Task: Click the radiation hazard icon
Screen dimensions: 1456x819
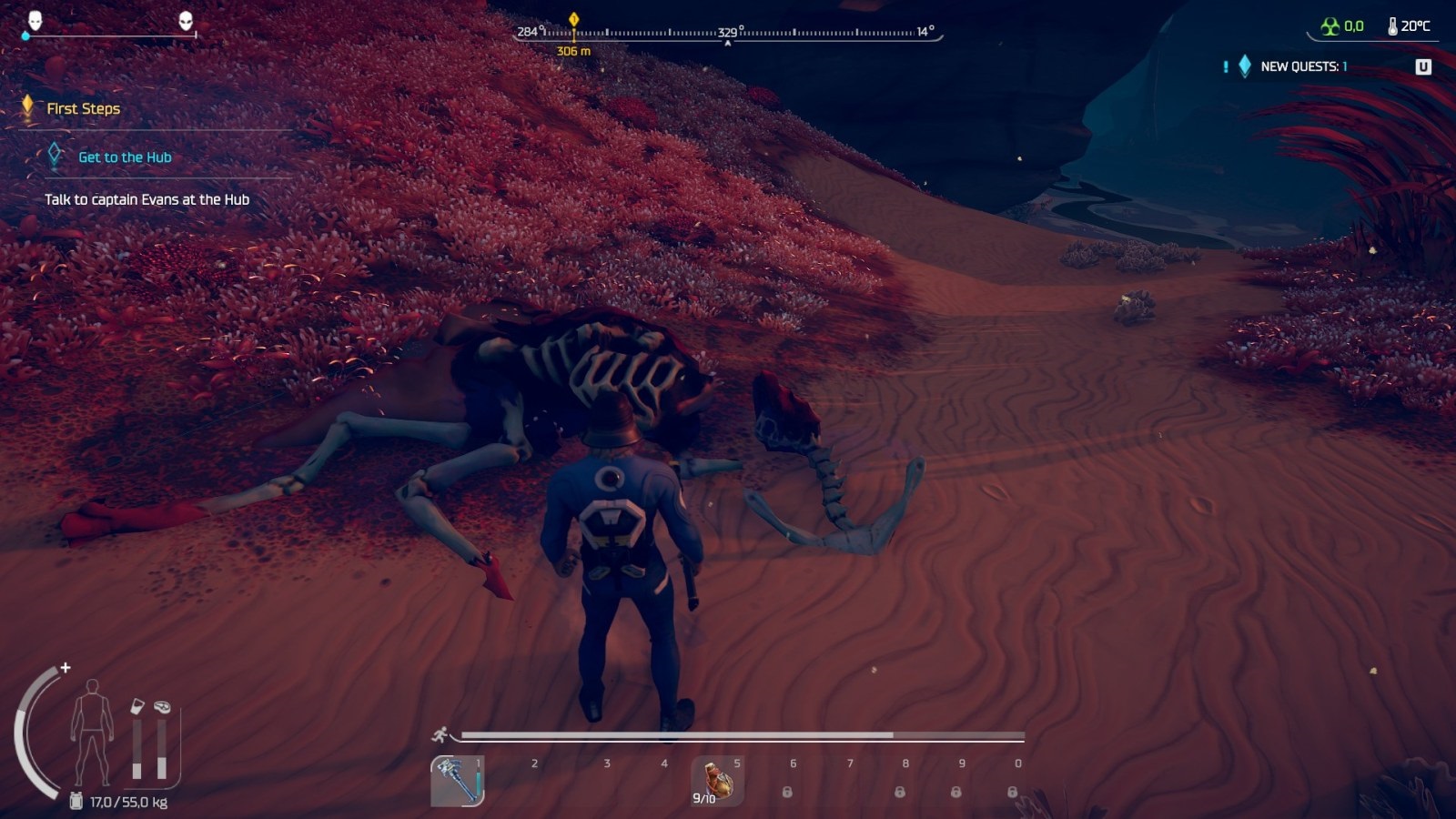Action: coord(1330,26)
